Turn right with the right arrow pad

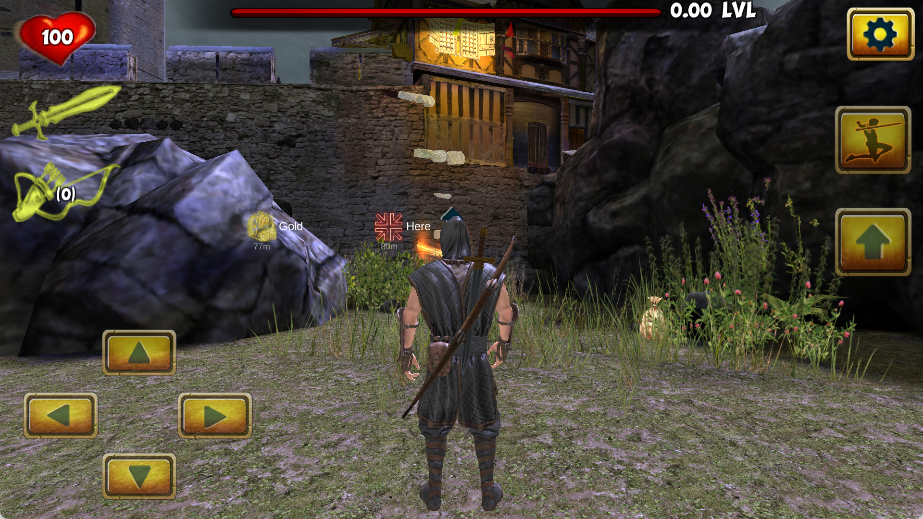(215, 415)
